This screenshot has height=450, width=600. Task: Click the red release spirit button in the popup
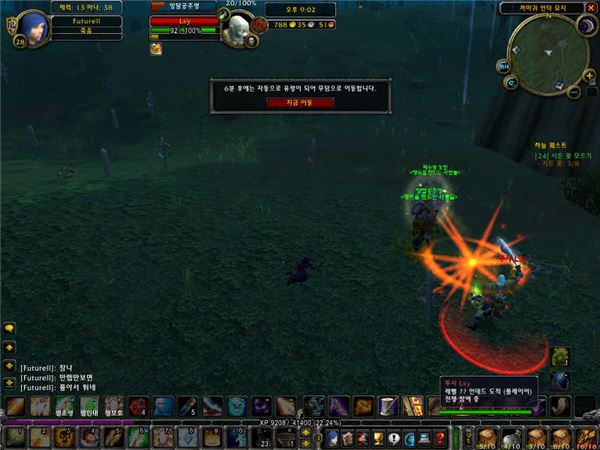pyautogui.click(x=300, y=102)
